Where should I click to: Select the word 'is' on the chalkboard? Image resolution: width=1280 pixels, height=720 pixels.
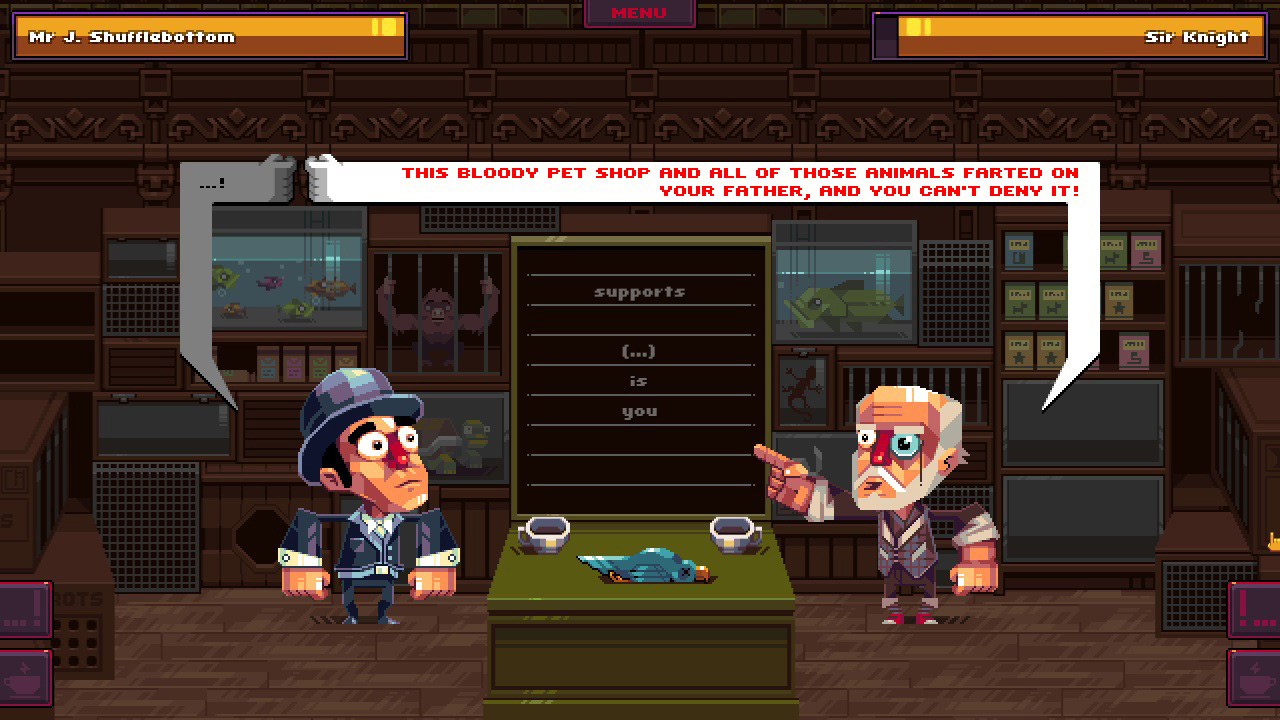pyautogui.click(x=640, y=381)
